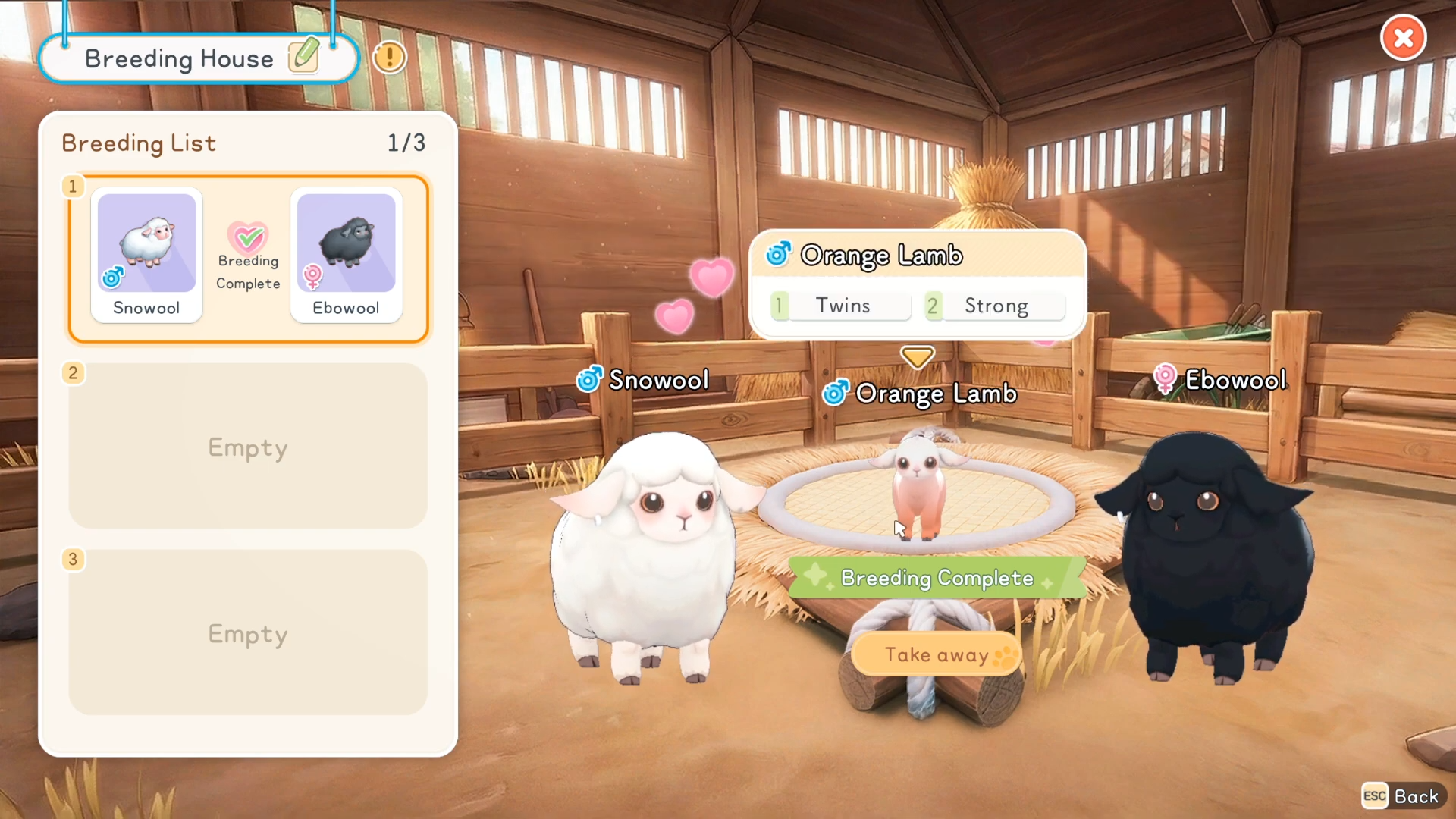Go back using the Back button

point(1402,796)
